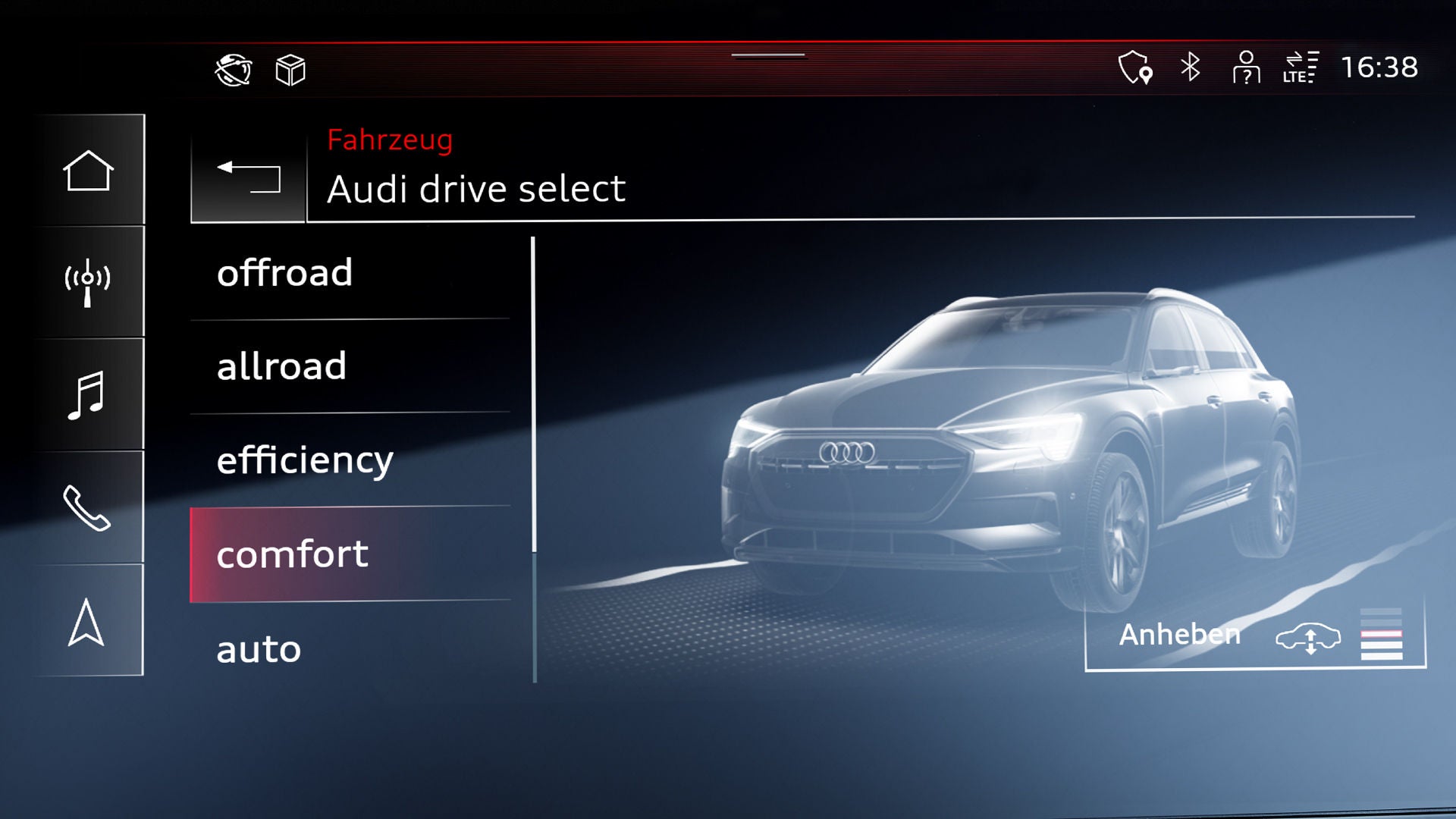Select the offroad drive mode
This screenshot has width=1456, height=819.
pos(349,273)
